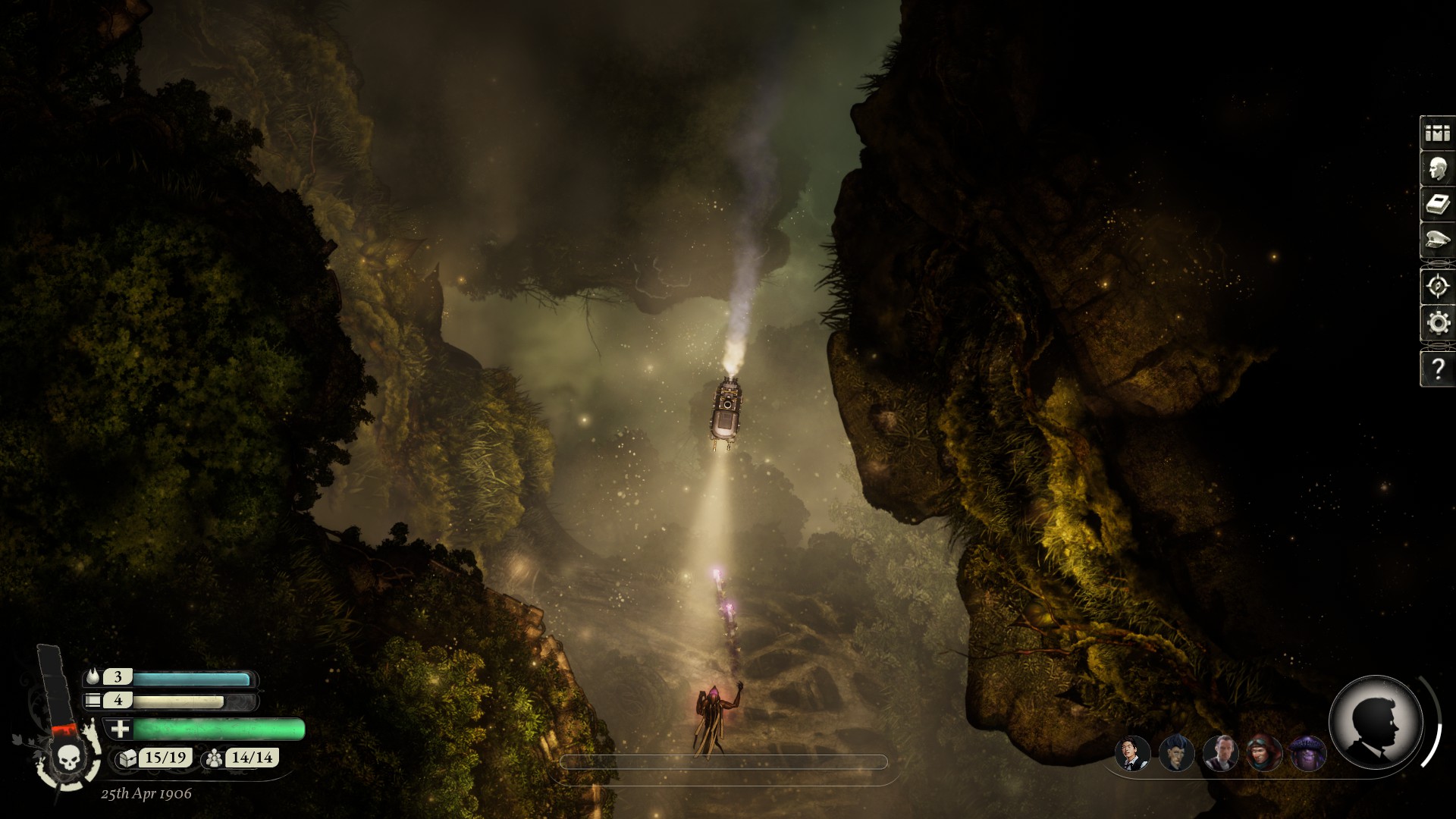Screen dimensions: 1456x819
Task: Select the blue-haired pale officer portrait
Action: [x=1176, y=754]
